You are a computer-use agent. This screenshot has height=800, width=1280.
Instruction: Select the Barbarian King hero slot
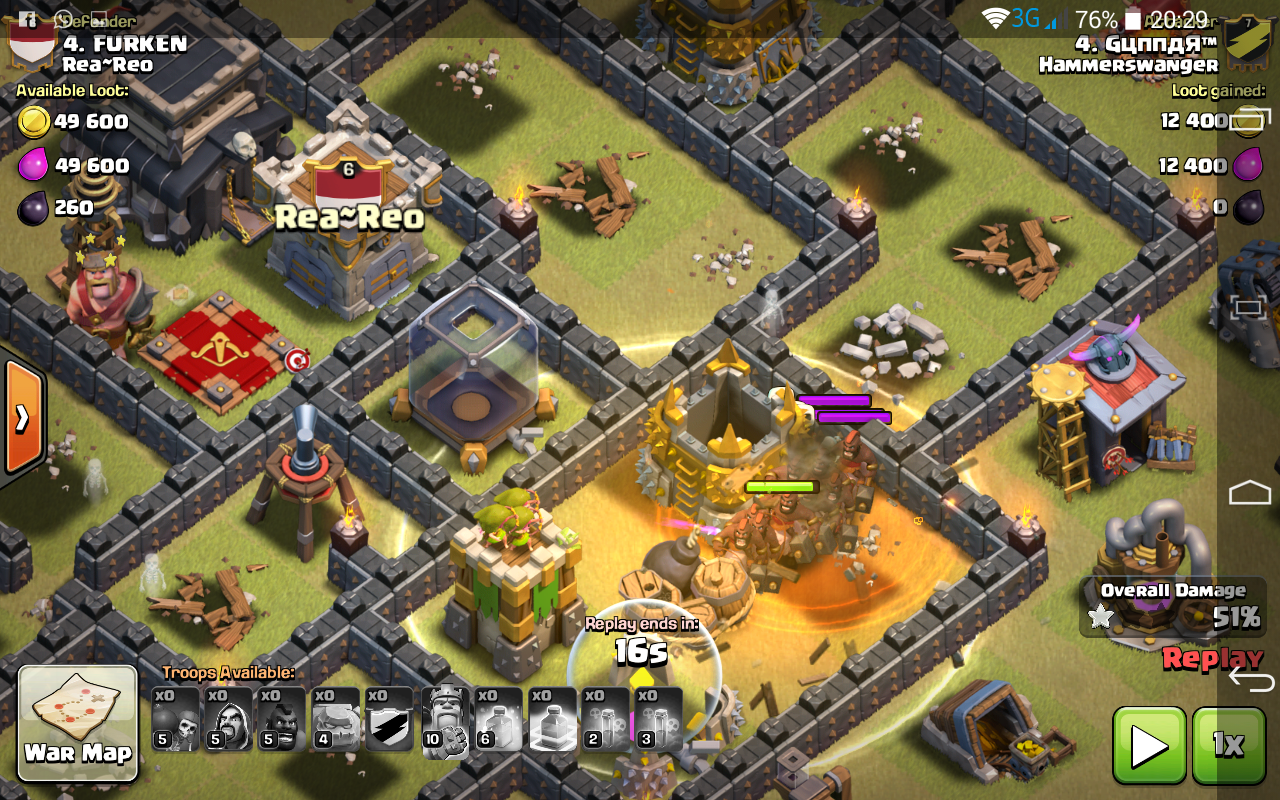(x=445, y=719)
